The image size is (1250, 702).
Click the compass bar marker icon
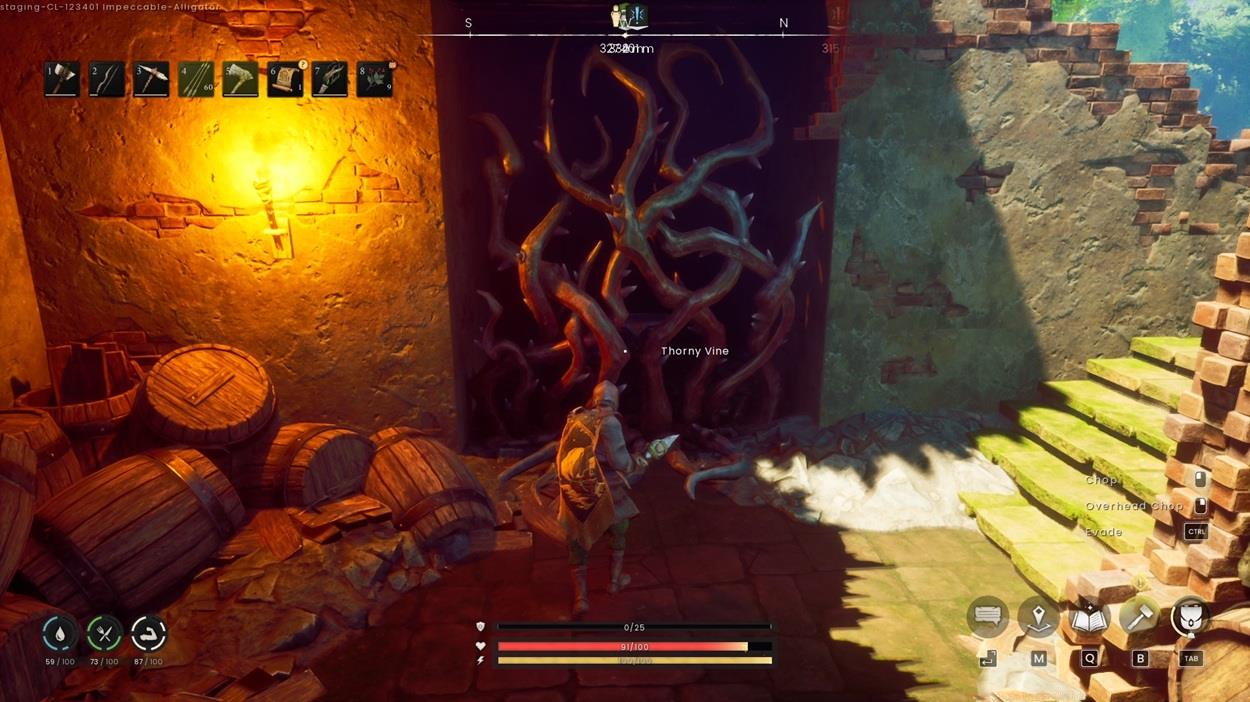[629, 17]
